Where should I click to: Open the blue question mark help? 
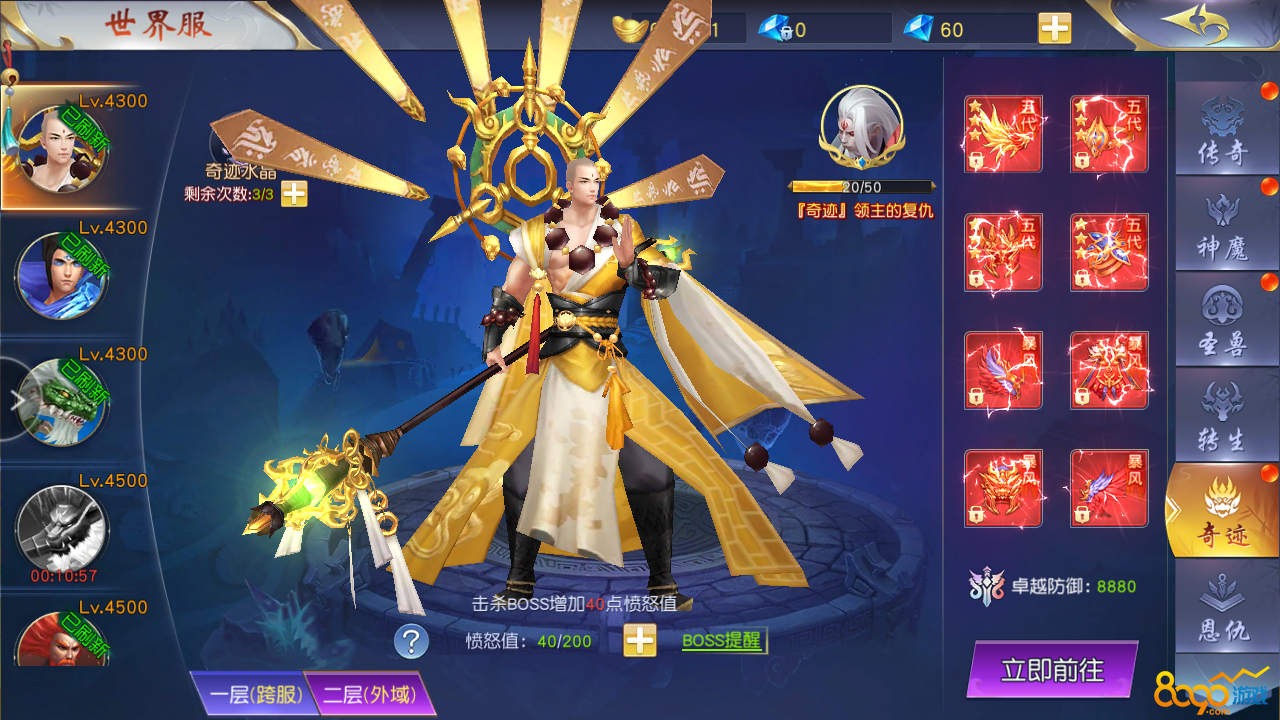click(411, 641)
